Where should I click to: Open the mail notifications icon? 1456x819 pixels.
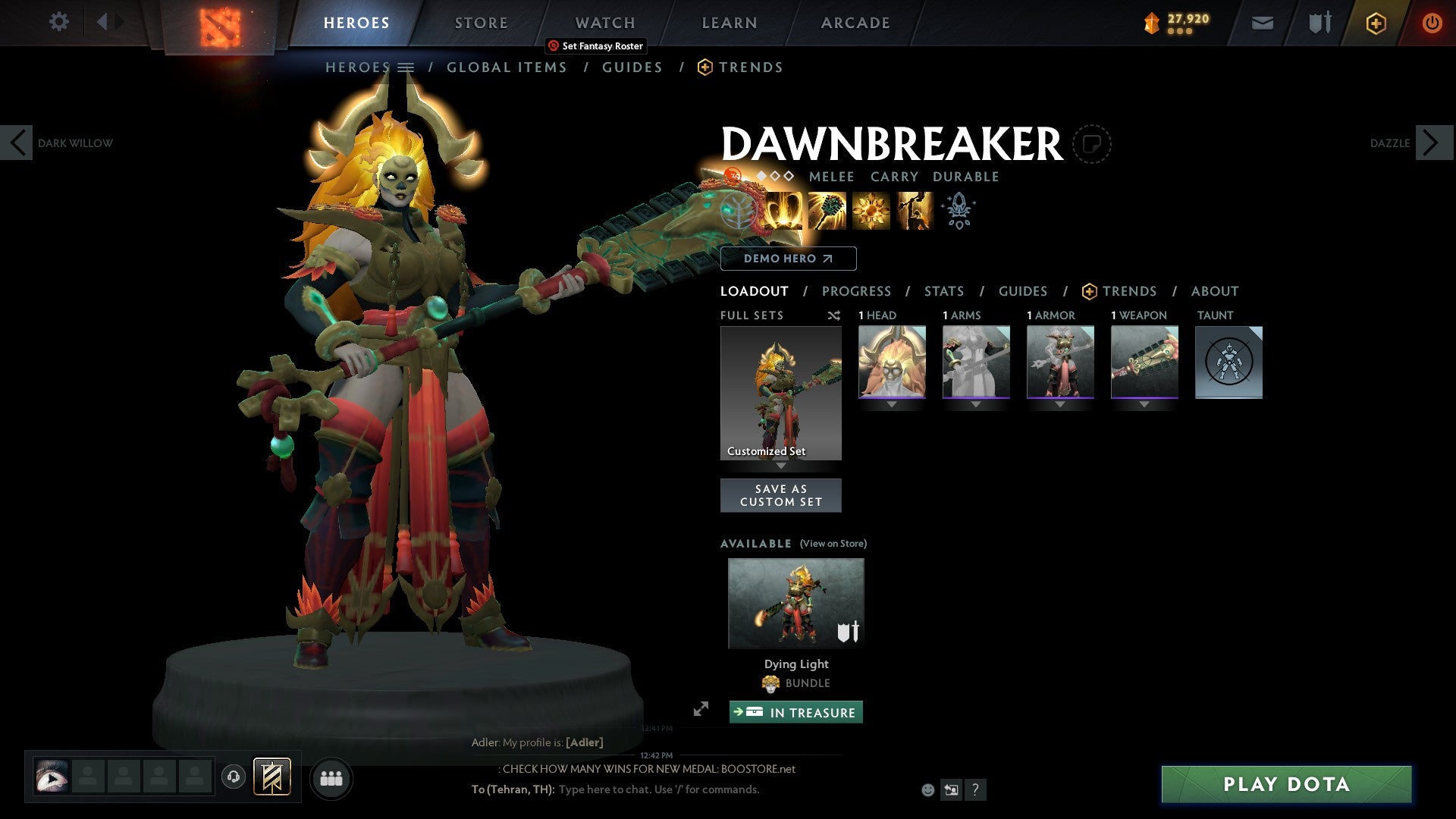[1262, 23]
